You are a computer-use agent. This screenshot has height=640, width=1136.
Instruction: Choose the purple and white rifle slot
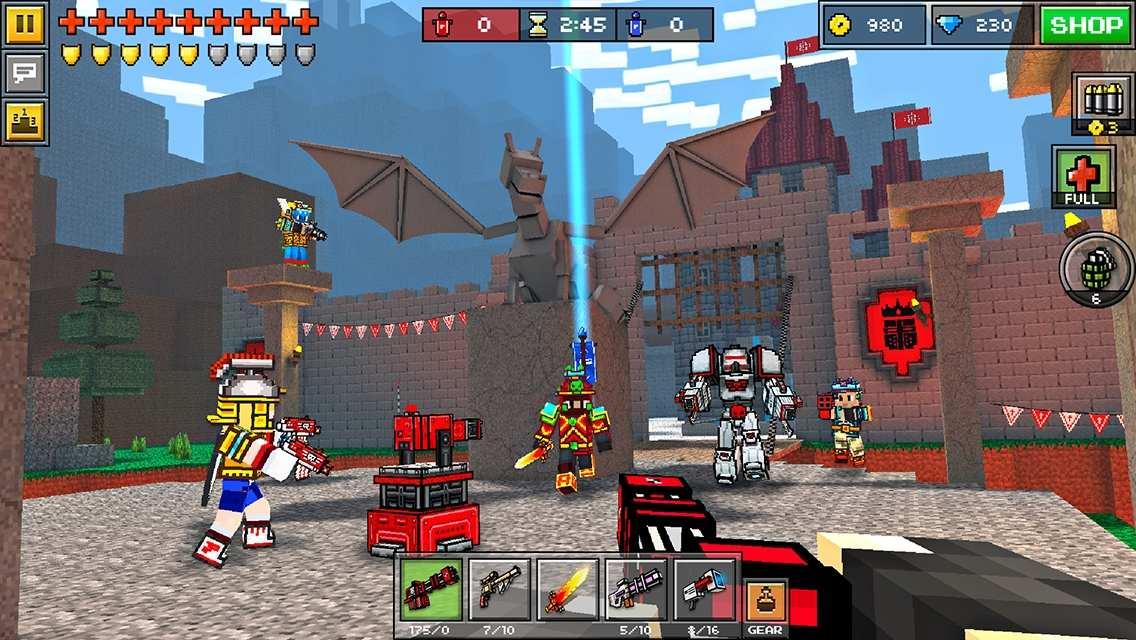(635, 590)
